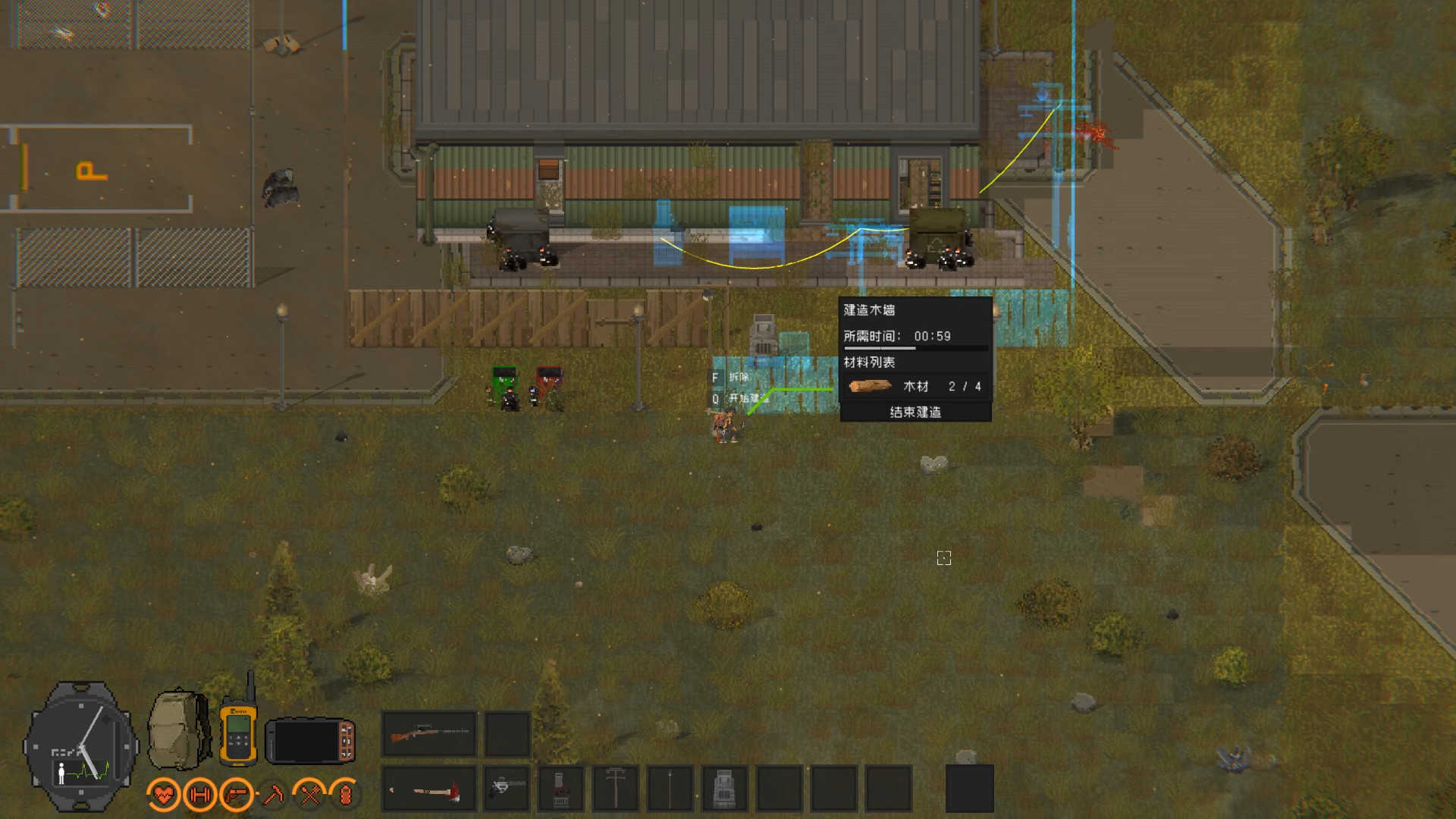
Task: Click the heart health status icon
Action: pyautogui.click(x=164, y=794)
